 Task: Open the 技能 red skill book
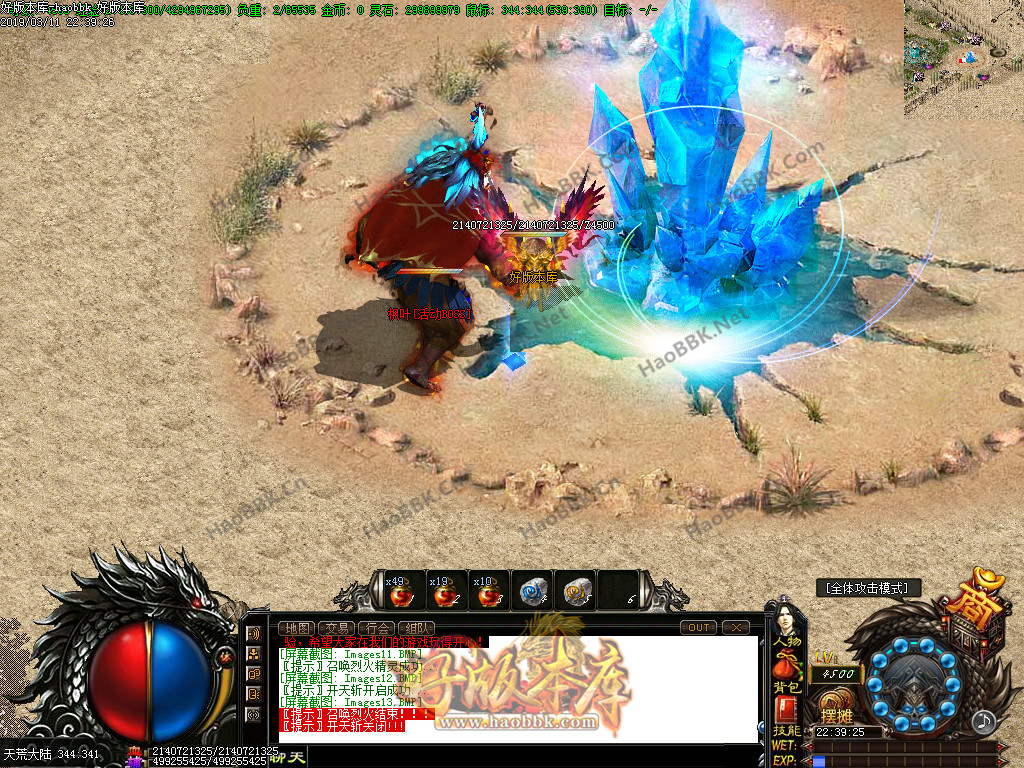(786, 714)
